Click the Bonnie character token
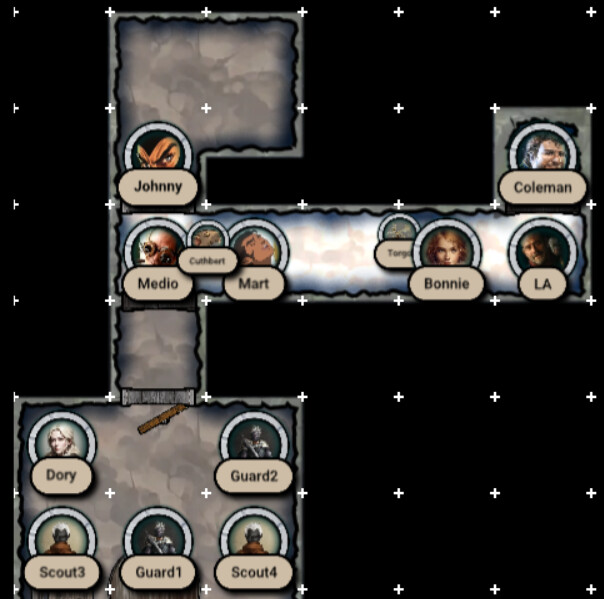Screen dimensions: 604x599 coord(446,252)
